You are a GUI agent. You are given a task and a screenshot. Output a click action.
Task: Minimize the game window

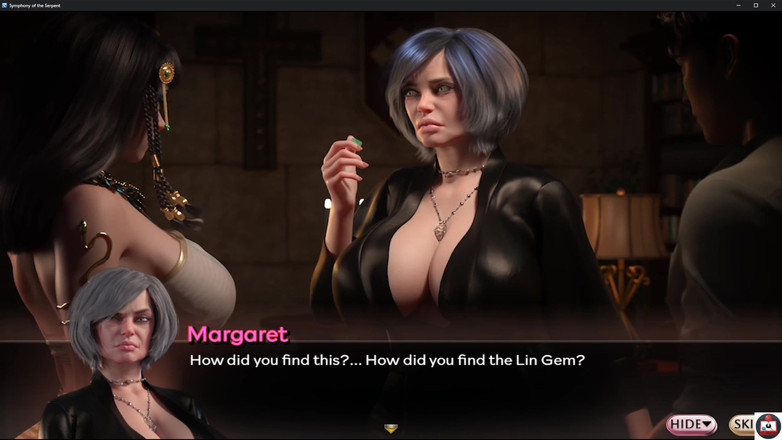coord(738,5)
